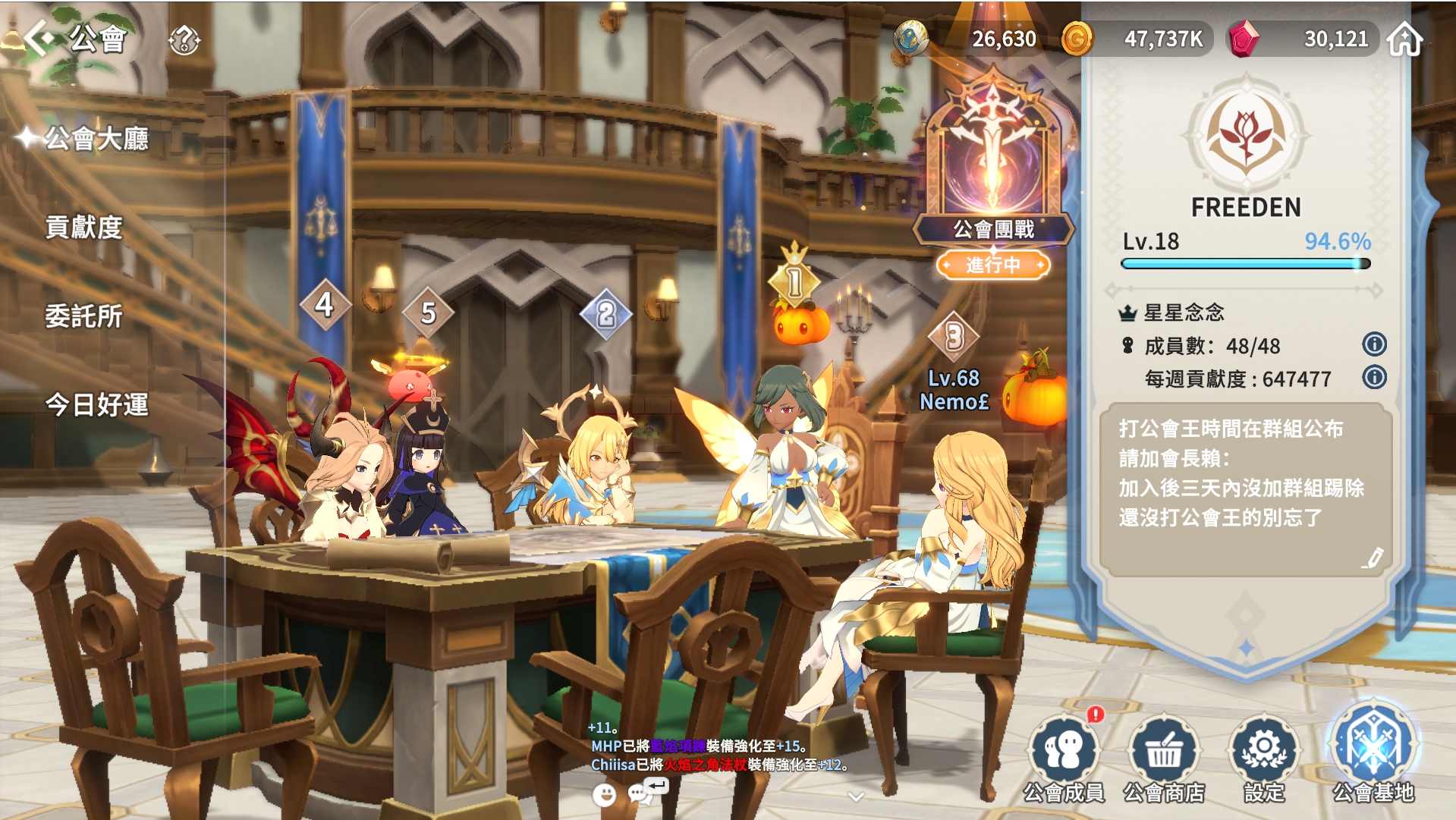The image size is (1456, 820).
Task: Go back using the arrow beside 公會
Action: [x=38, y=38]
